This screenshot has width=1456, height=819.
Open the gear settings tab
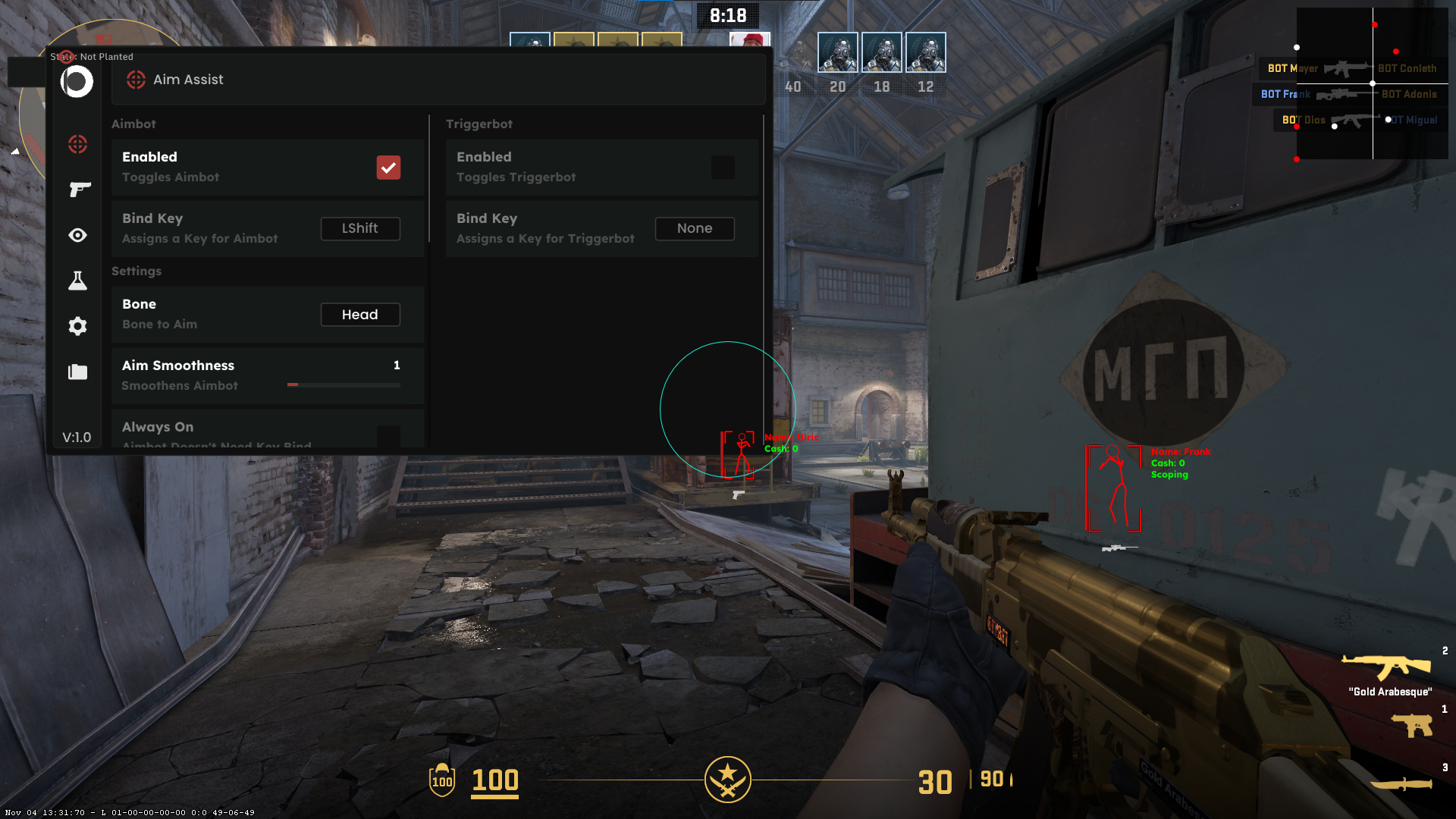pyautogui.click(x=77, y=326)
